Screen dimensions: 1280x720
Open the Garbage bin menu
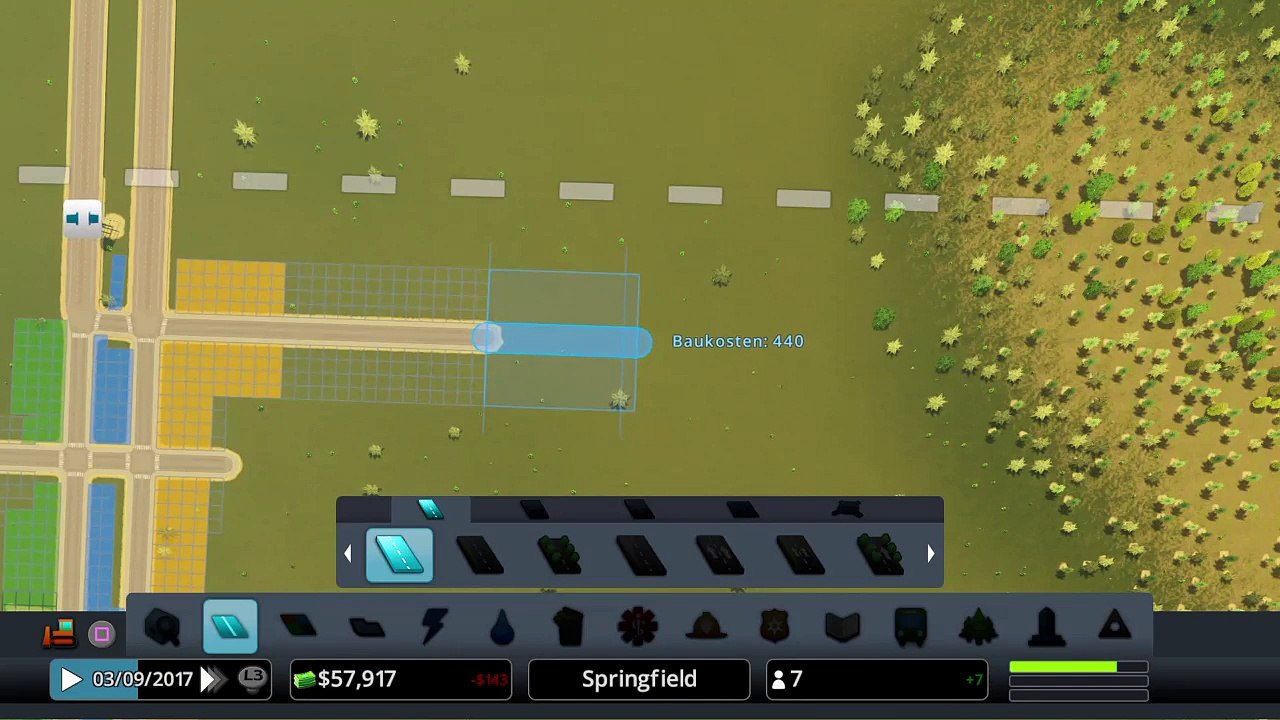tap(569, 627)
